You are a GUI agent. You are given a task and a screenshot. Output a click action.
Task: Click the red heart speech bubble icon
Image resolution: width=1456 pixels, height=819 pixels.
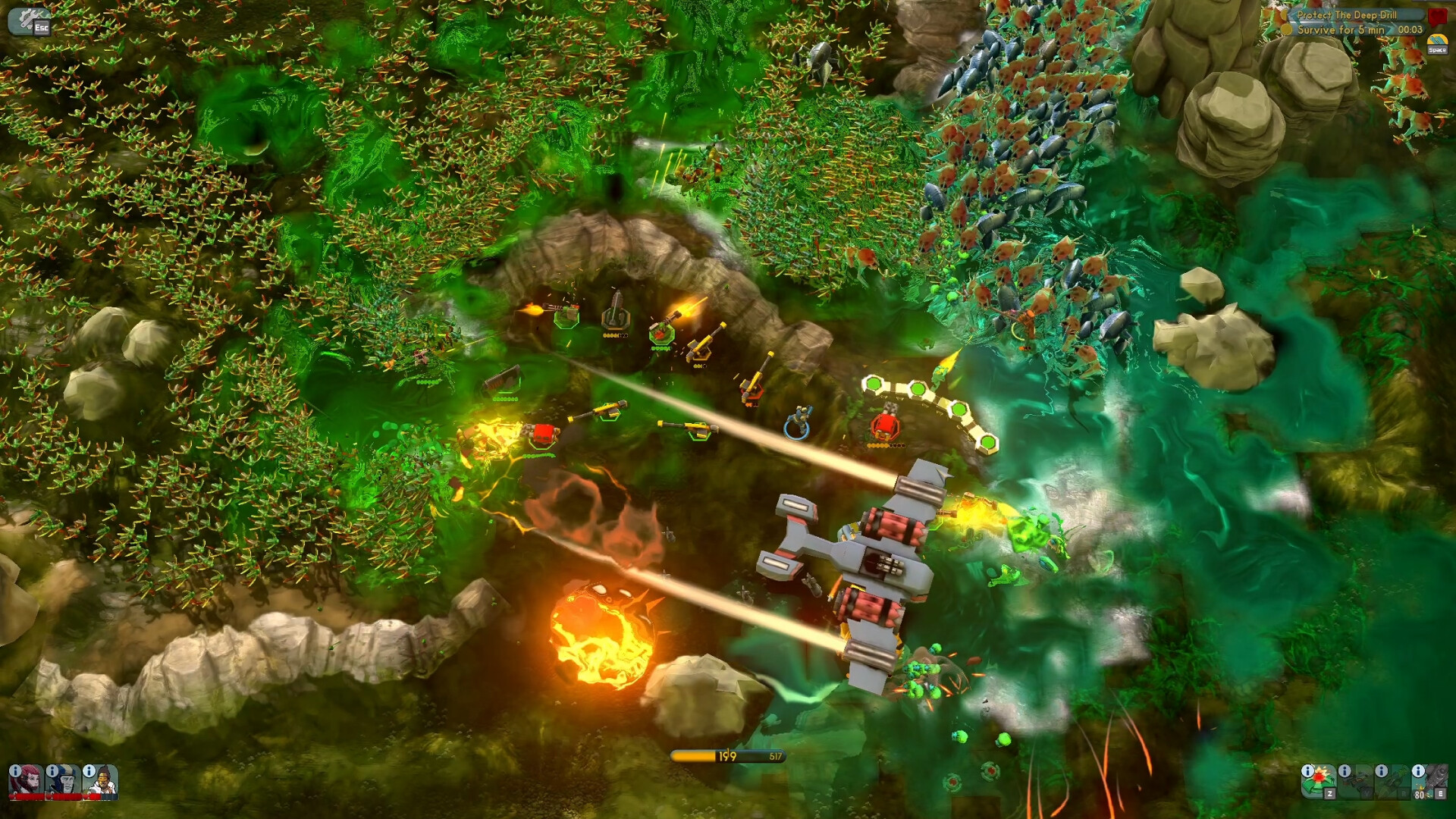pyautogui.click(x=1437, y=16)
